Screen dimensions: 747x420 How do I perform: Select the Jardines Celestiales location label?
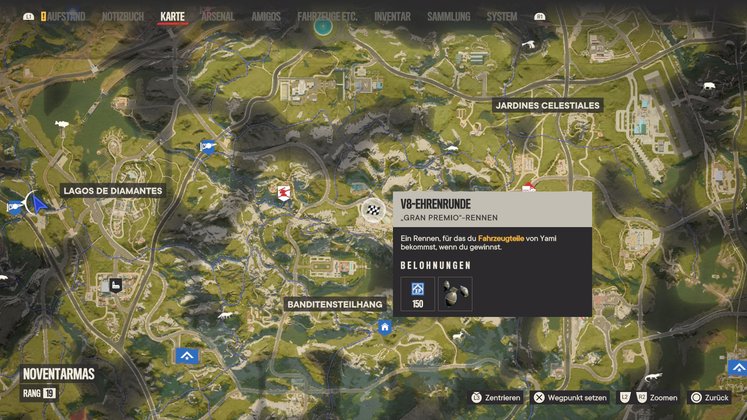(547, 105)
